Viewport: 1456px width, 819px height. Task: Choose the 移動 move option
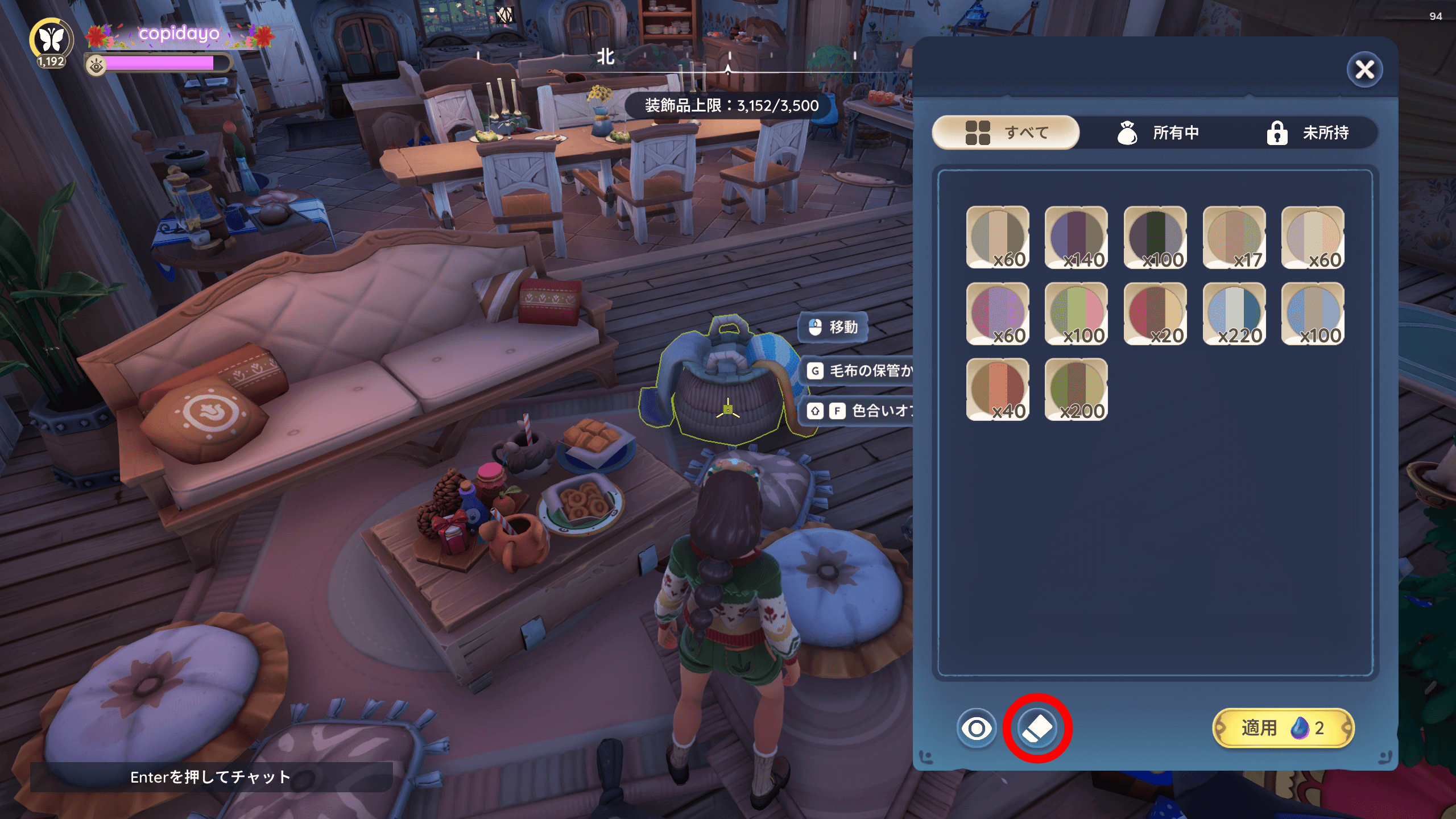pos(834,327)
